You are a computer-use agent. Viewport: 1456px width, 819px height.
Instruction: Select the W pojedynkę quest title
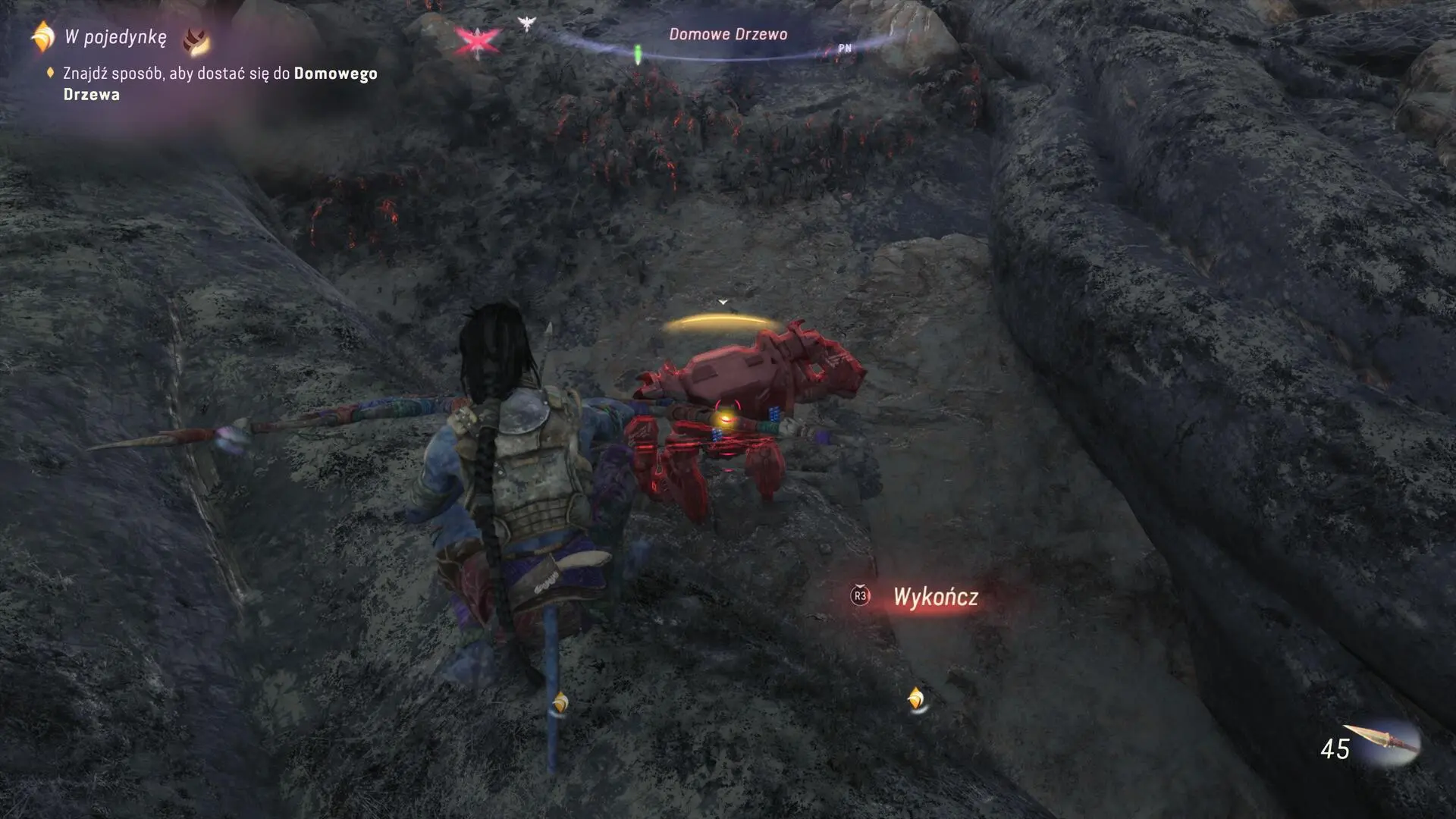coord(115,37)
